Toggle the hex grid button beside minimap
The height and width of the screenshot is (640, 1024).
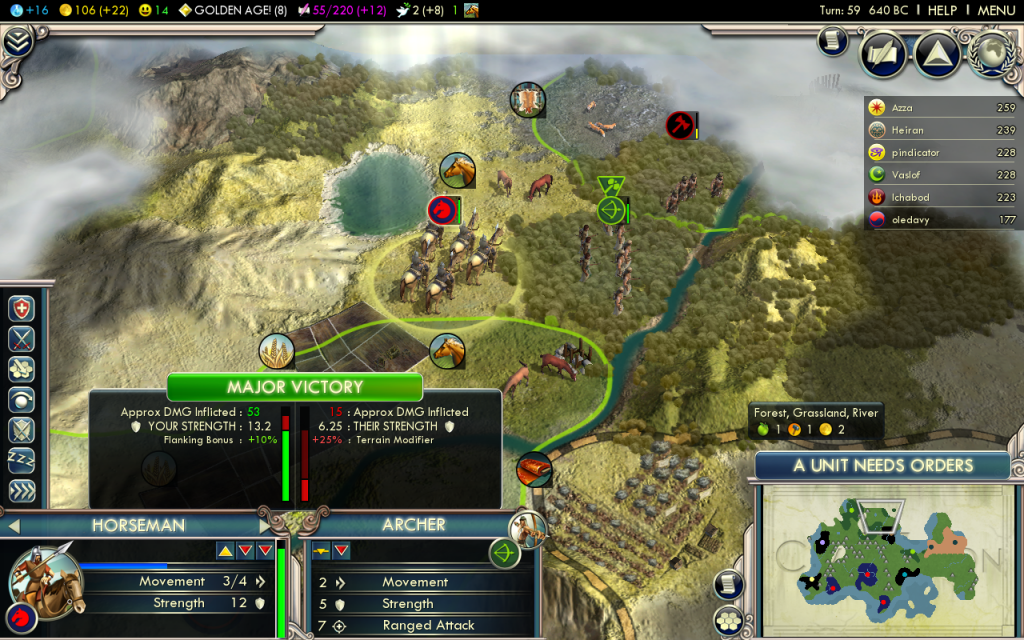[x=731, y=618]
